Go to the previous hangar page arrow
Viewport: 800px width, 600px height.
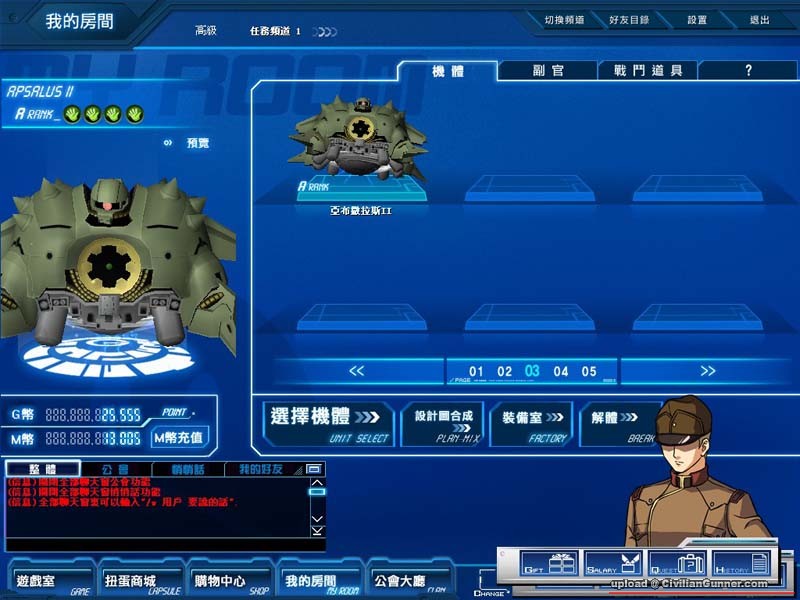[x=357, y=371]
